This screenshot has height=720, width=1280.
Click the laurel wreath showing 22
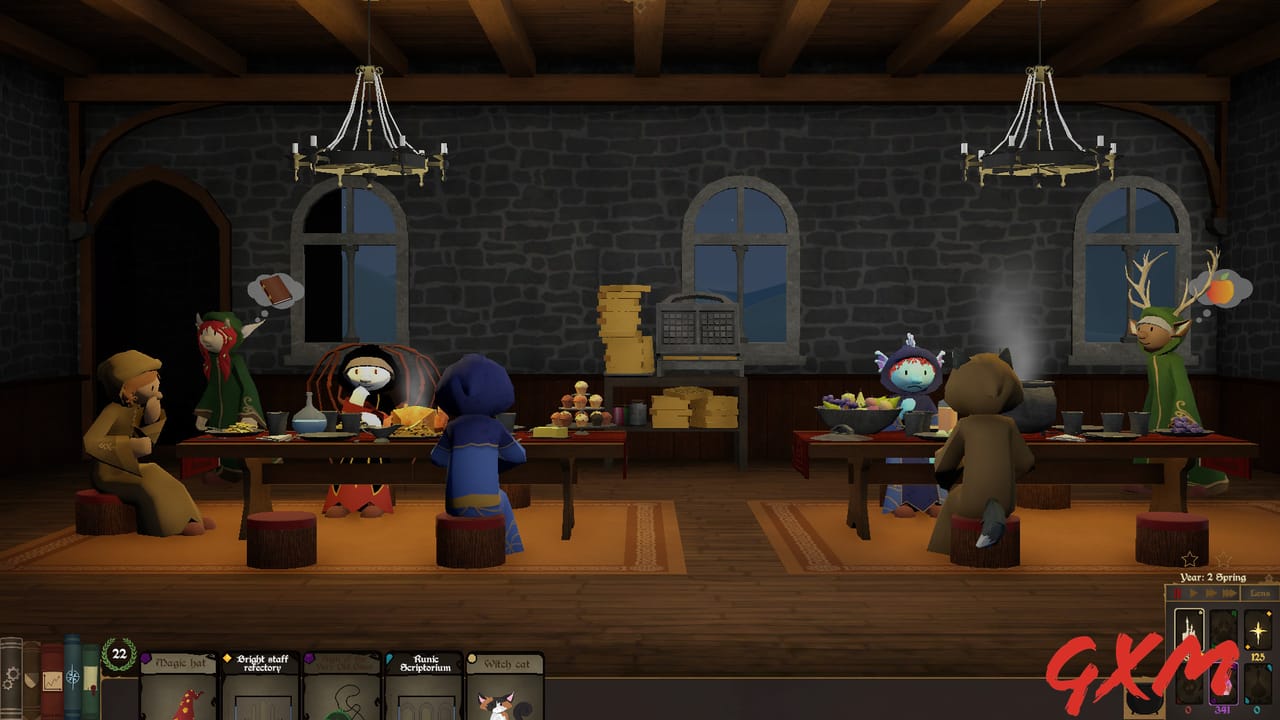118,653
